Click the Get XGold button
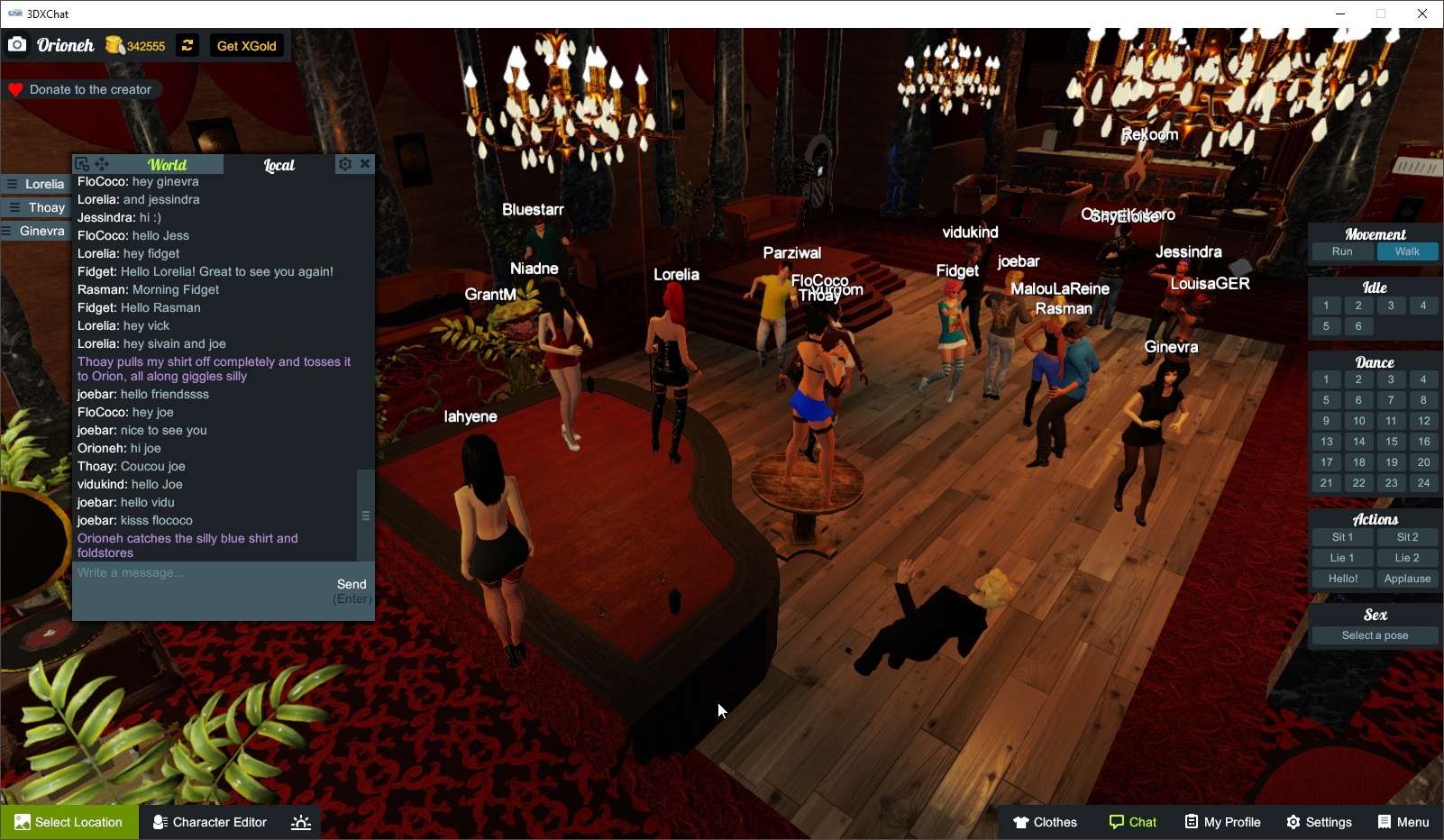Image resolution: width=1444 pixels, height=840 pixels. tap(246, 45)
